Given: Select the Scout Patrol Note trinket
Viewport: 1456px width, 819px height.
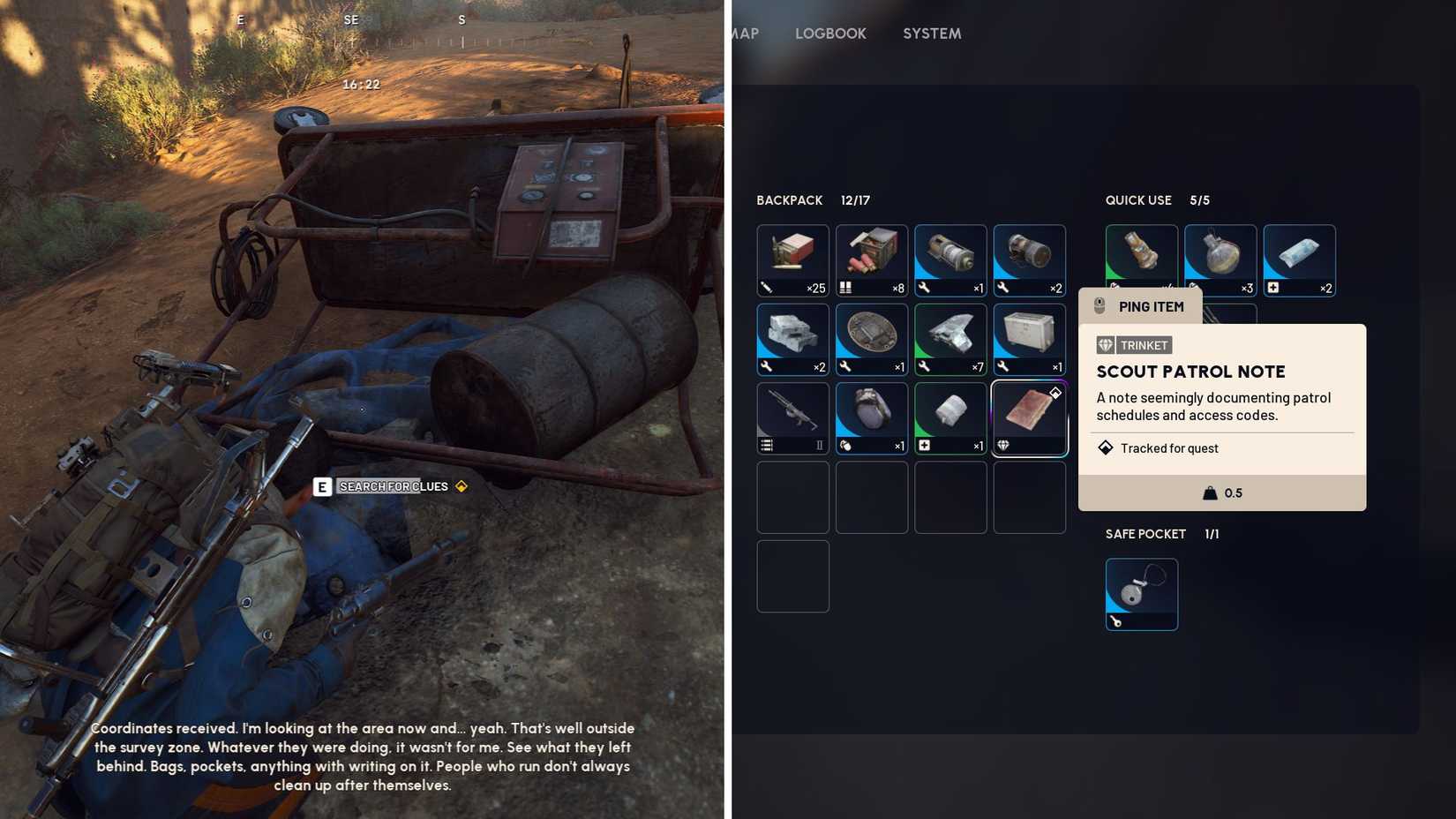Looking at the screenshot, I should click(x=1030, y=417).
